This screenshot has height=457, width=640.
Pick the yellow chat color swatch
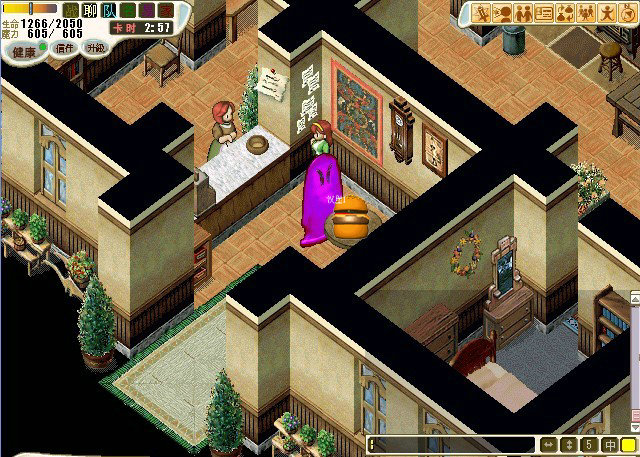point(629,445)
